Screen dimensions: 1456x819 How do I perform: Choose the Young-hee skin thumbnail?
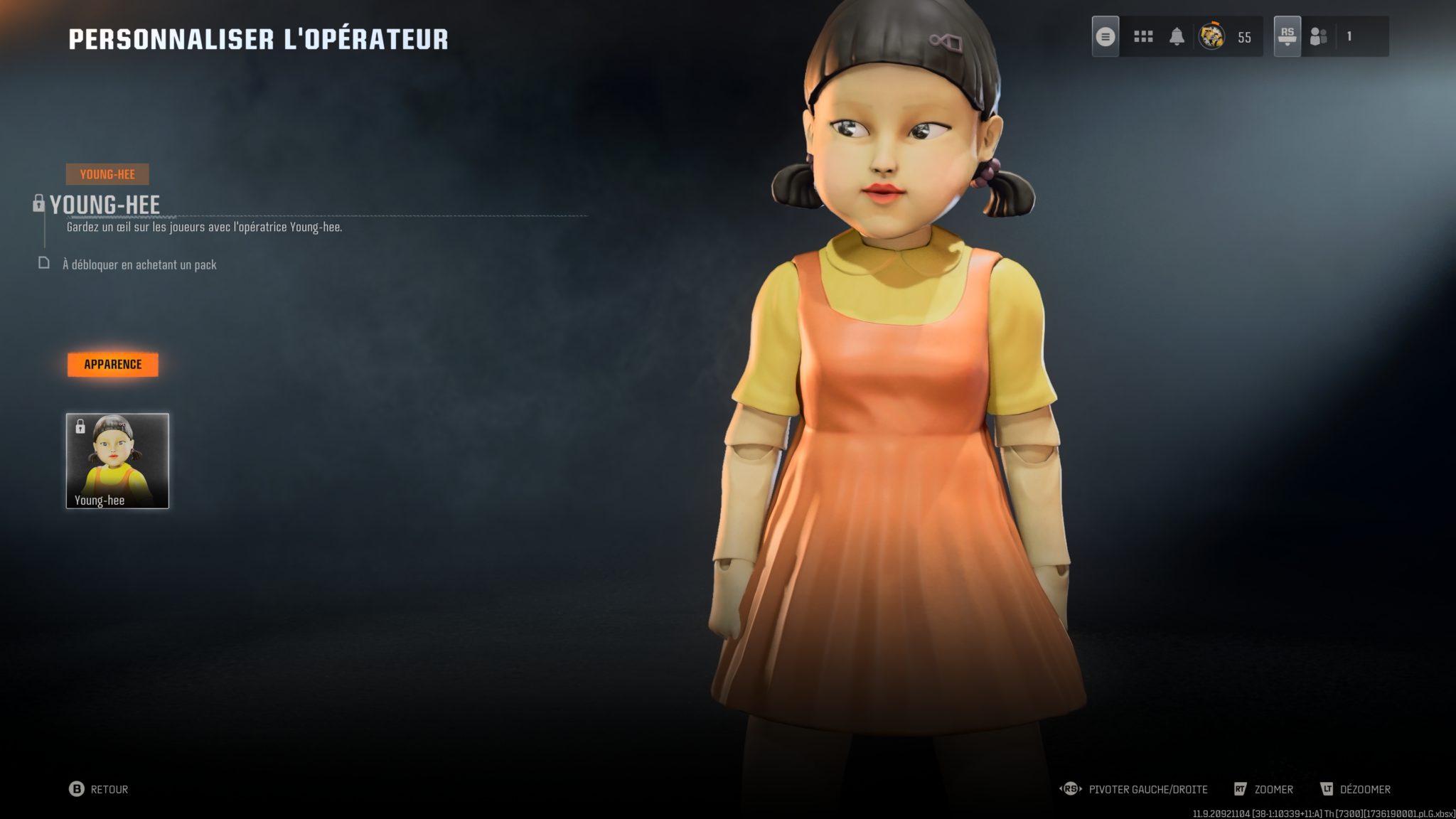click(117, 461)
